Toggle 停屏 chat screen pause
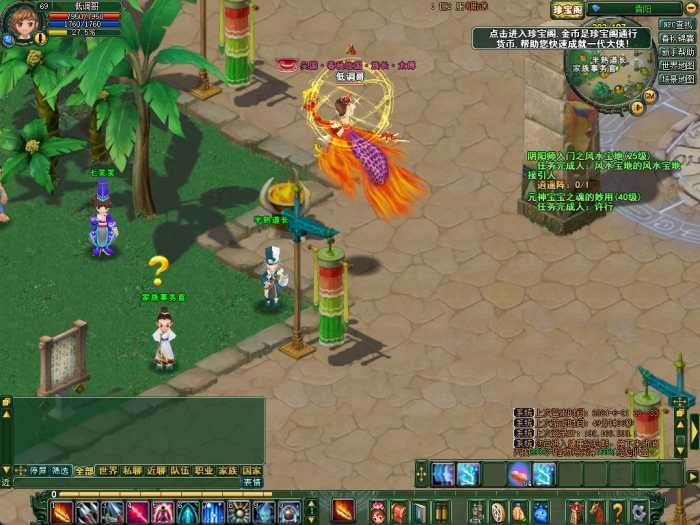700x525 pixels. point(38,470)
